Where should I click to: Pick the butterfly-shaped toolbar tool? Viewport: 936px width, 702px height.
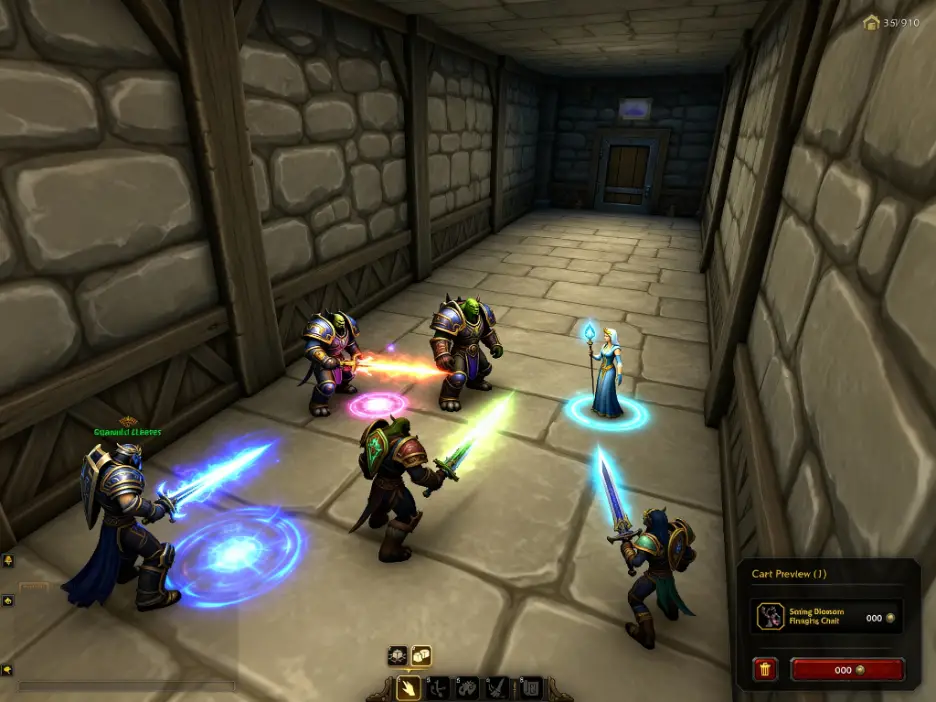point(466,687)
